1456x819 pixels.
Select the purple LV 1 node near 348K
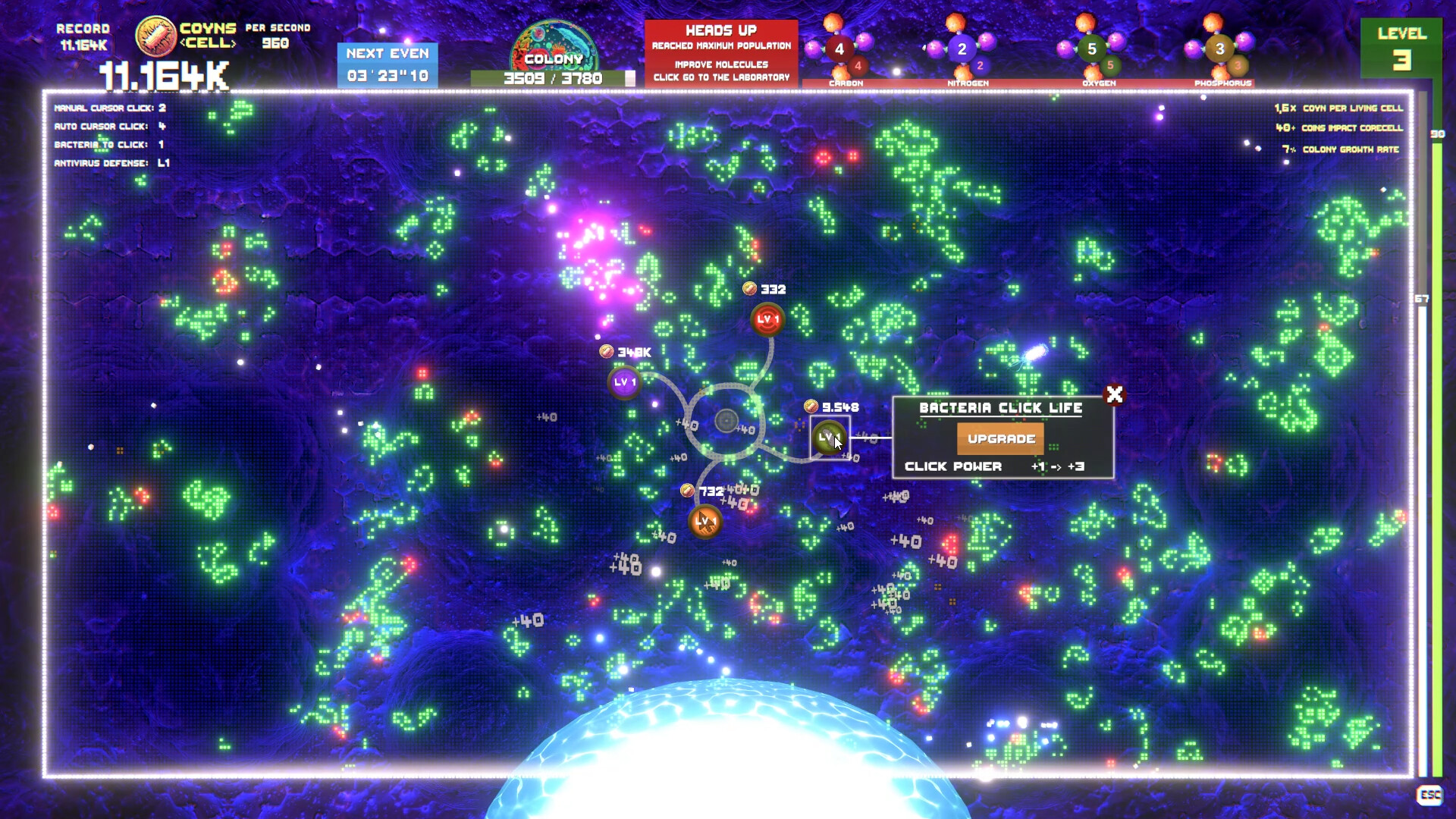[625, 382]
